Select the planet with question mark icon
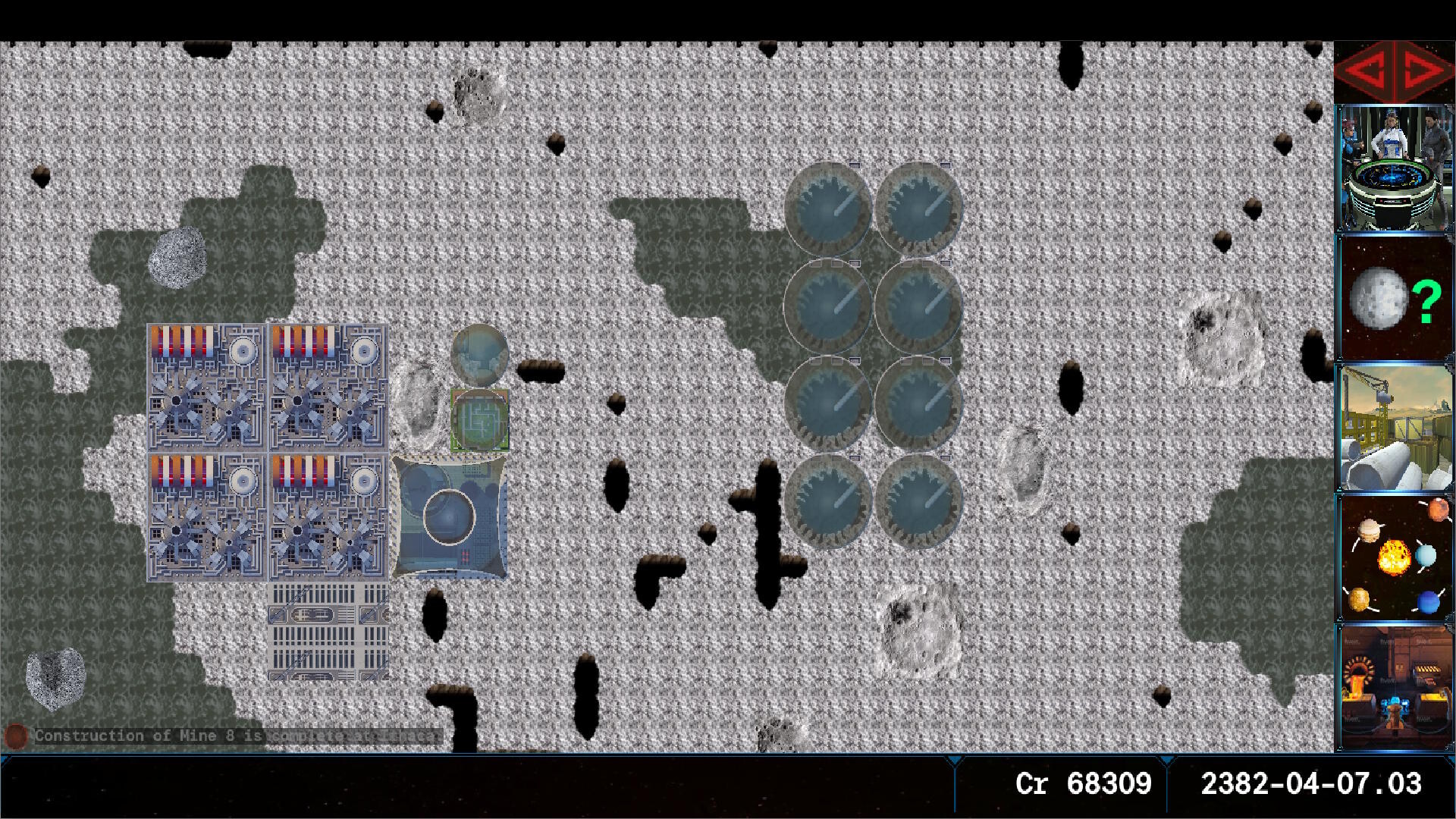1456x819 pixels. click(x=1395, y=300)
